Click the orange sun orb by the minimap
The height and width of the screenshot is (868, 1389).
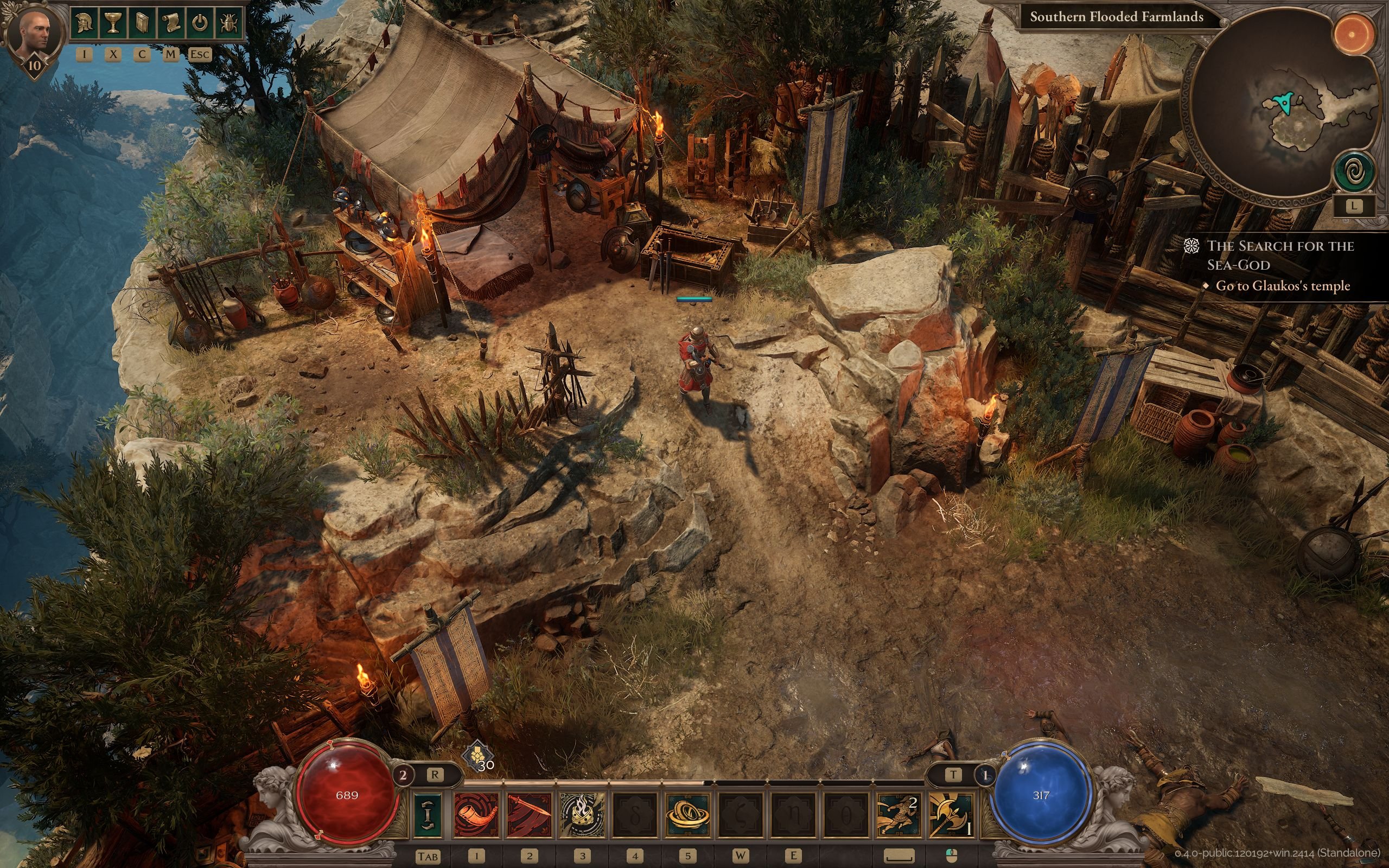pyautogui.click(x=1352, y=34)
